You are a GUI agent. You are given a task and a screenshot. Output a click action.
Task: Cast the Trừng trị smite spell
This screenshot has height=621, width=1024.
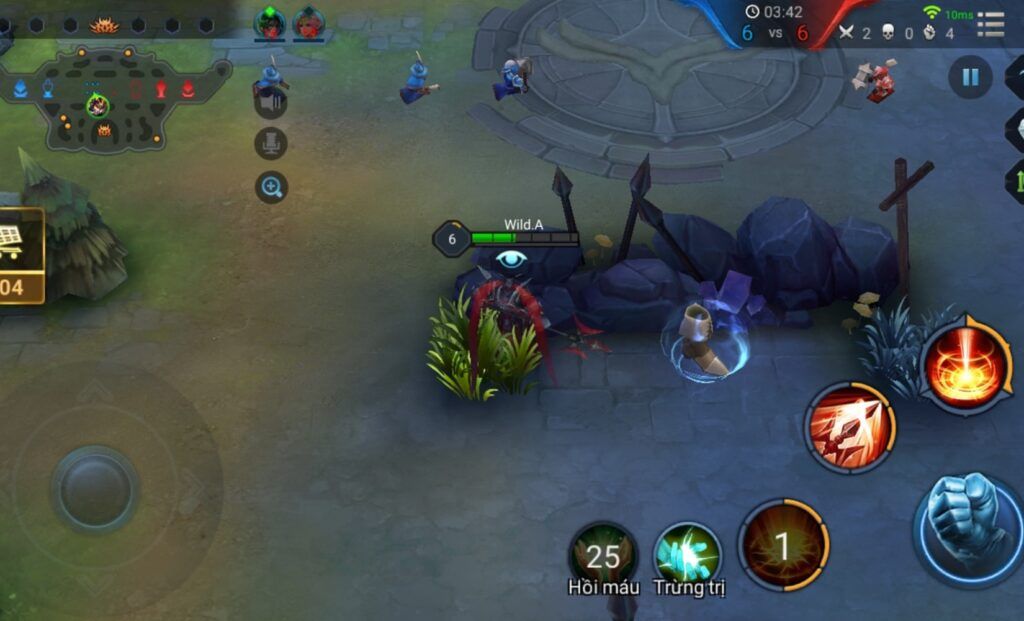coord(688,554)
